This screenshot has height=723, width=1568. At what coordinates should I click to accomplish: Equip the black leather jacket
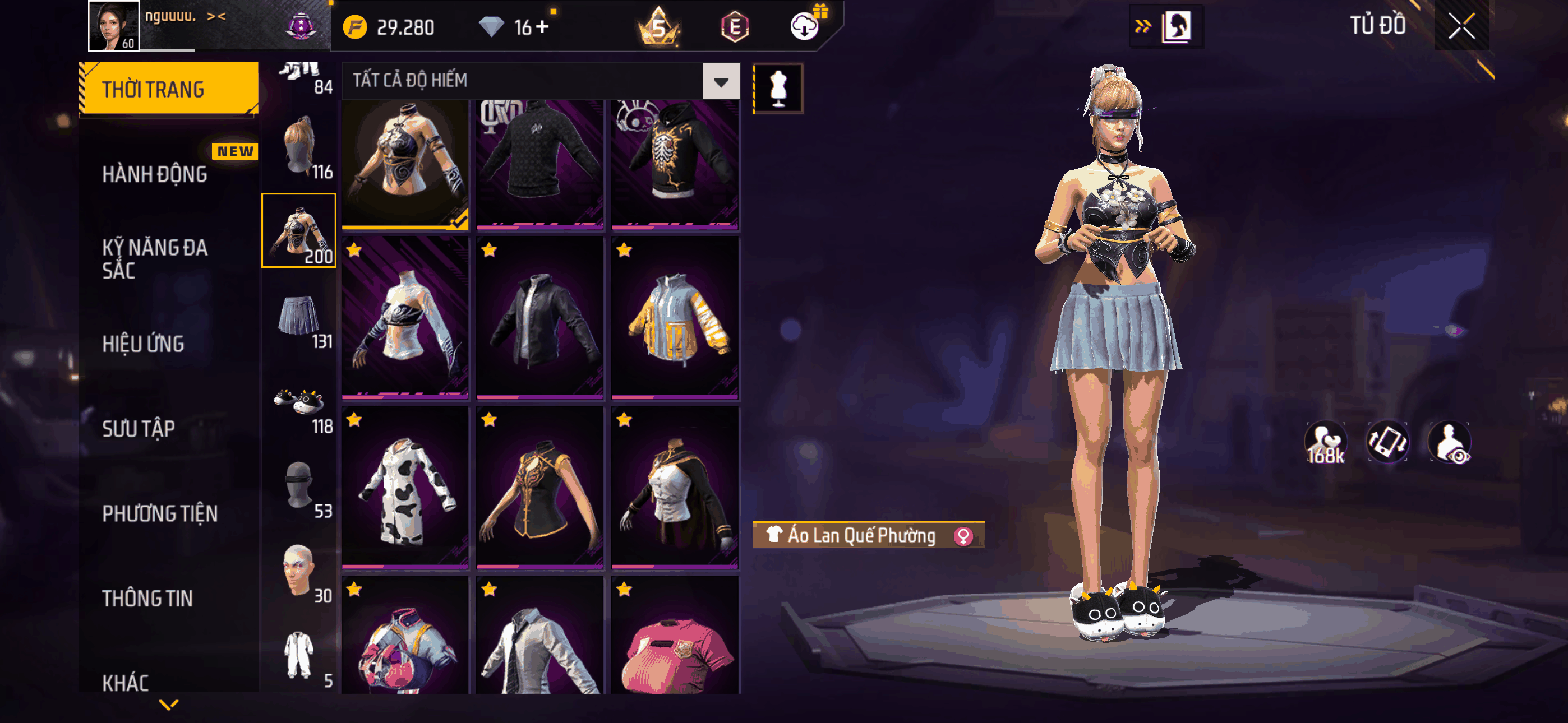click(x=540, y=318)
